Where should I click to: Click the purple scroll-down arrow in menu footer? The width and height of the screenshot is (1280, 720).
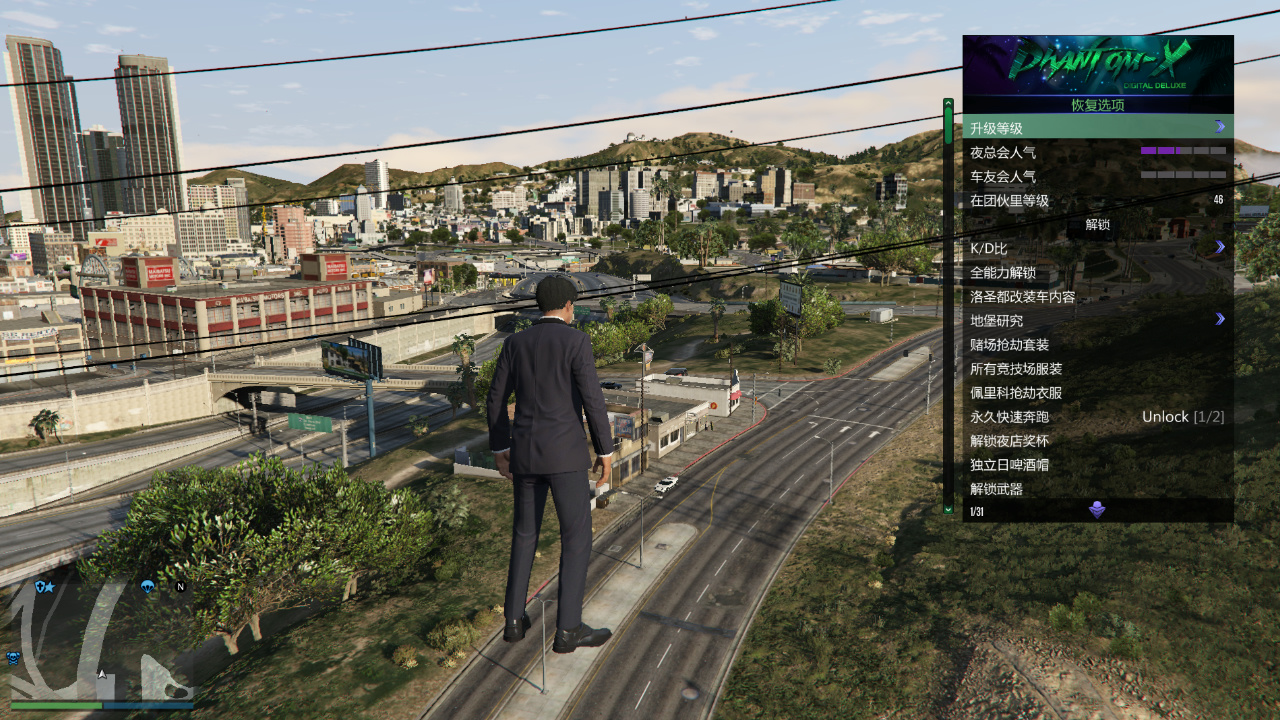(x=1097, y=511)
